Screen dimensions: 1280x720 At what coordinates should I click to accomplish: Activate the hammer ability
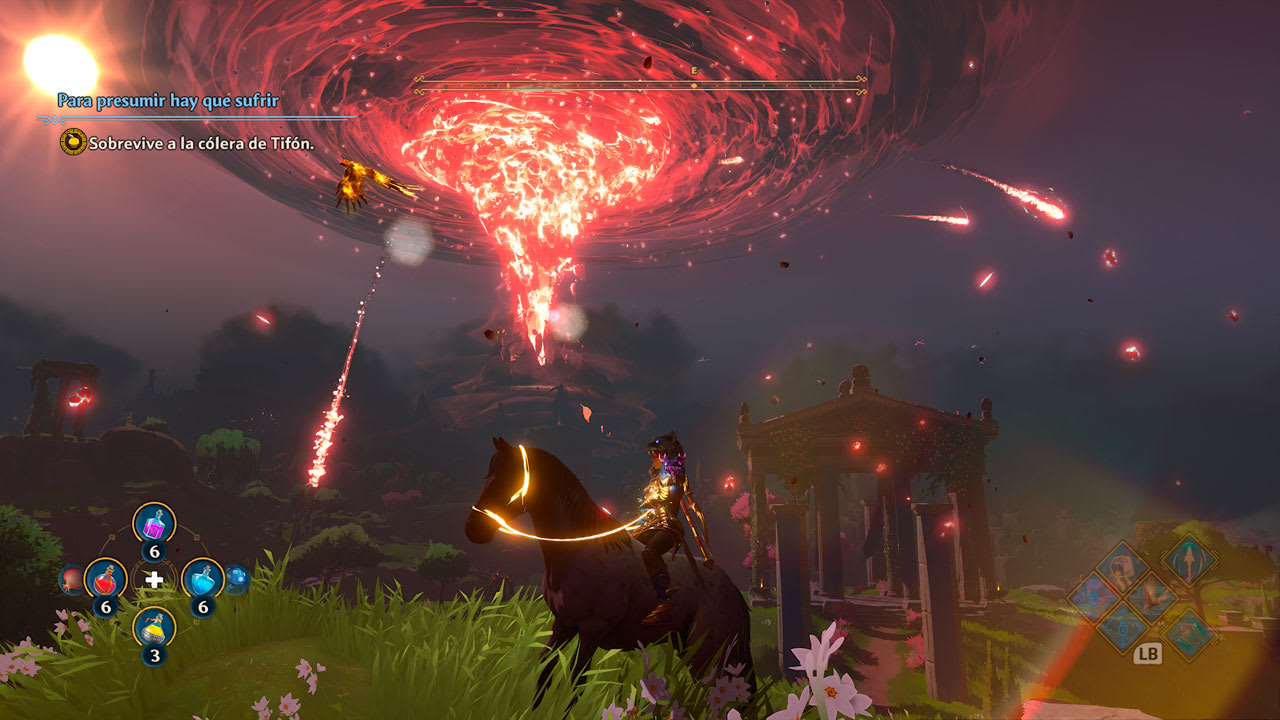pyautogui.click(x=1122, y=567)
